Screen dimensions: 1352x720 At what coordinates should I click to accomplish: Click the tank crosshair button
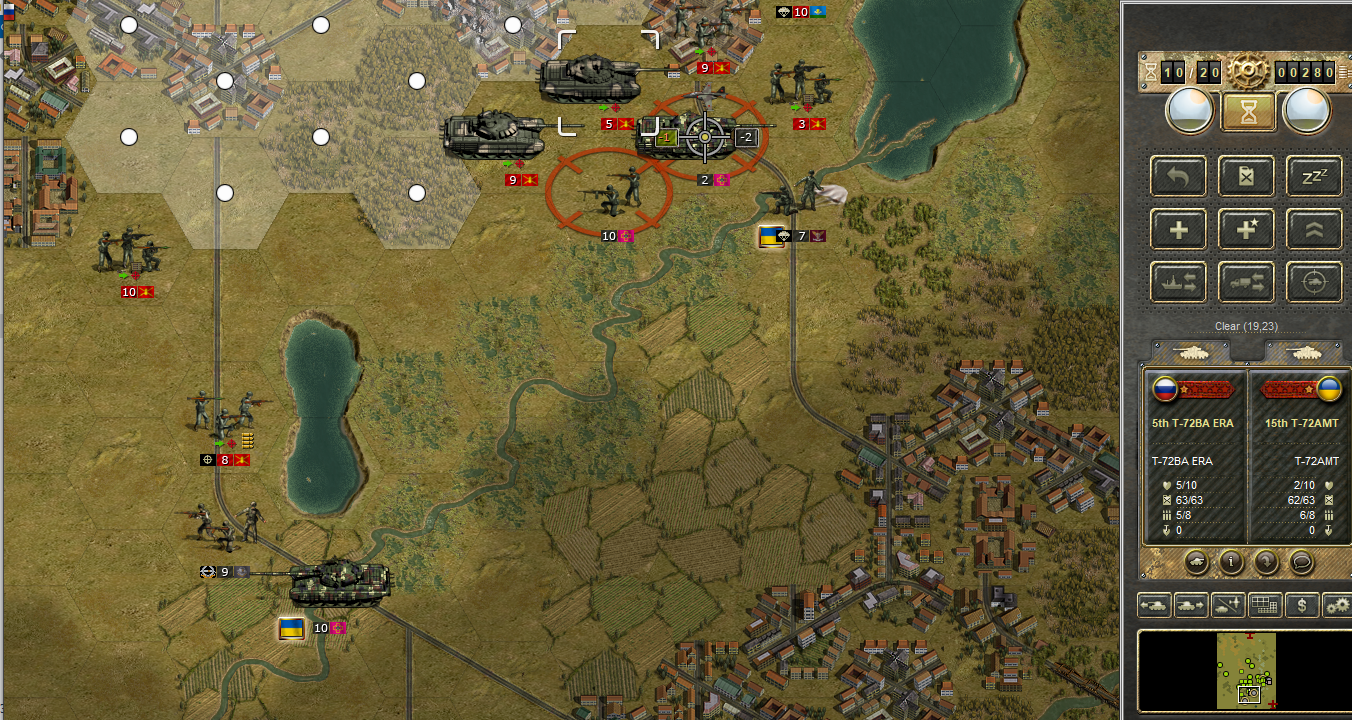tap(1314, 283)
